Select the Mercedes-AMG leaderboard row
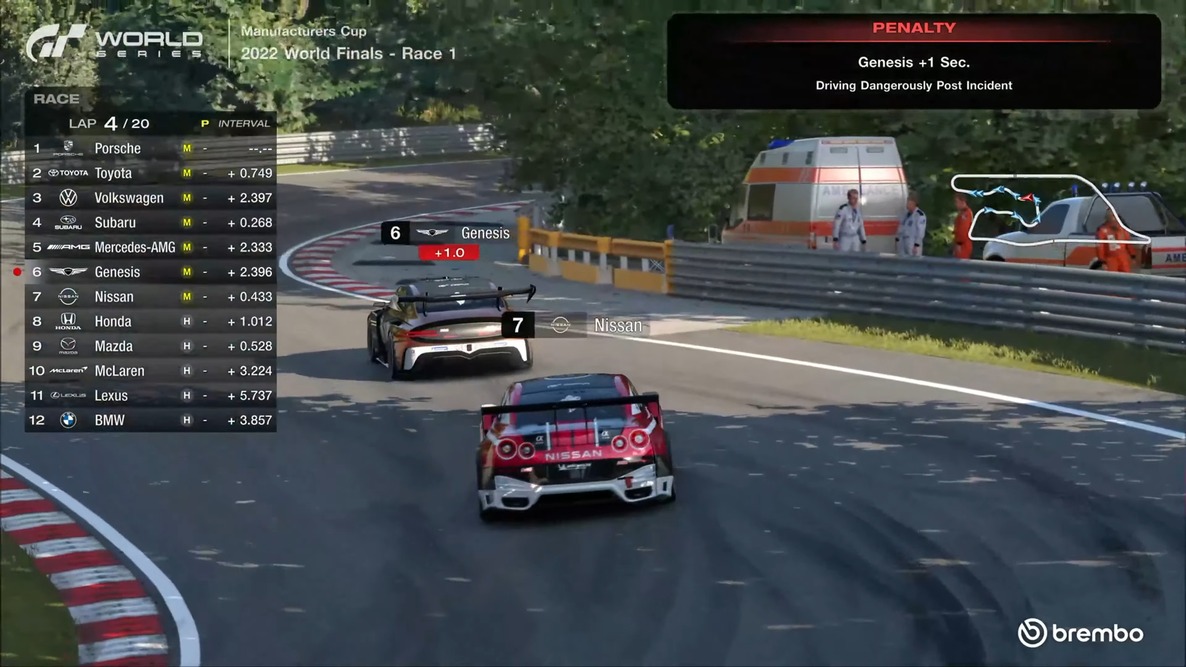 pos(150,247)
